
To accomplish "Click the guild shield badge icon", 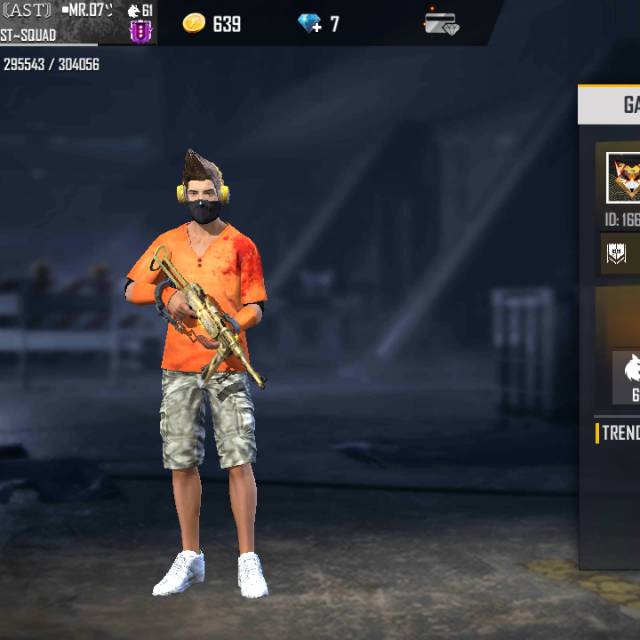I will [x=617, y=253].
